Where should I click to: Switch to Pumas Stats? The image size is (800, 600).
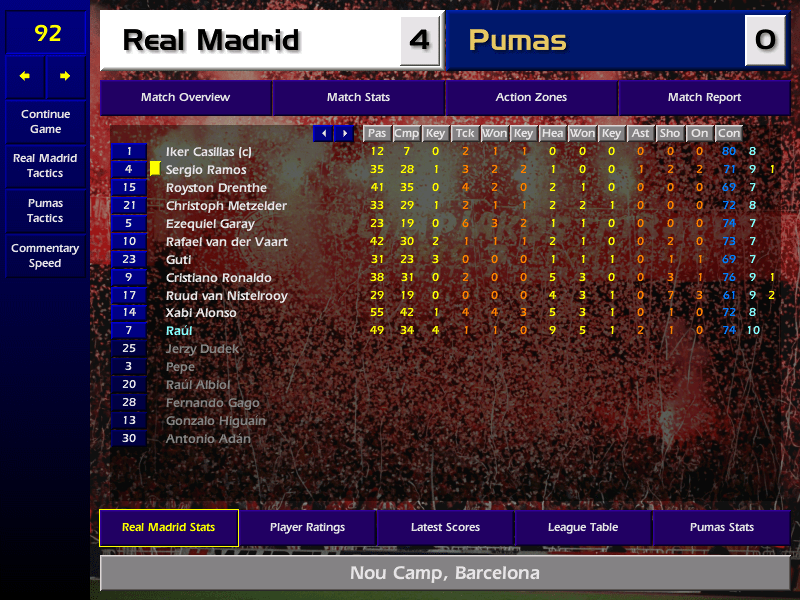(721, 527)
